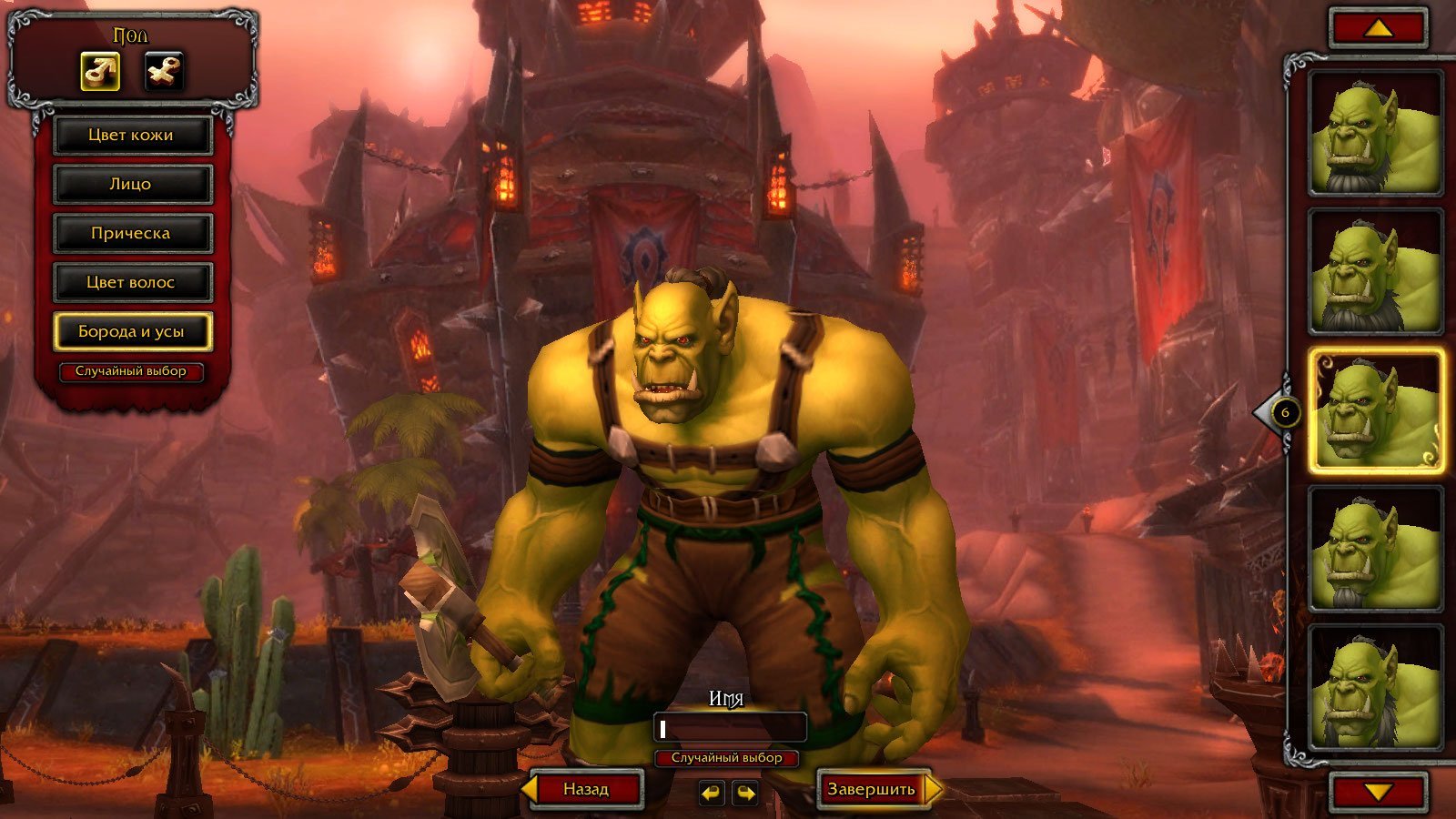Select the male gender icon
This screenshot has height=819, width=1456.
[x=100, y=71]
